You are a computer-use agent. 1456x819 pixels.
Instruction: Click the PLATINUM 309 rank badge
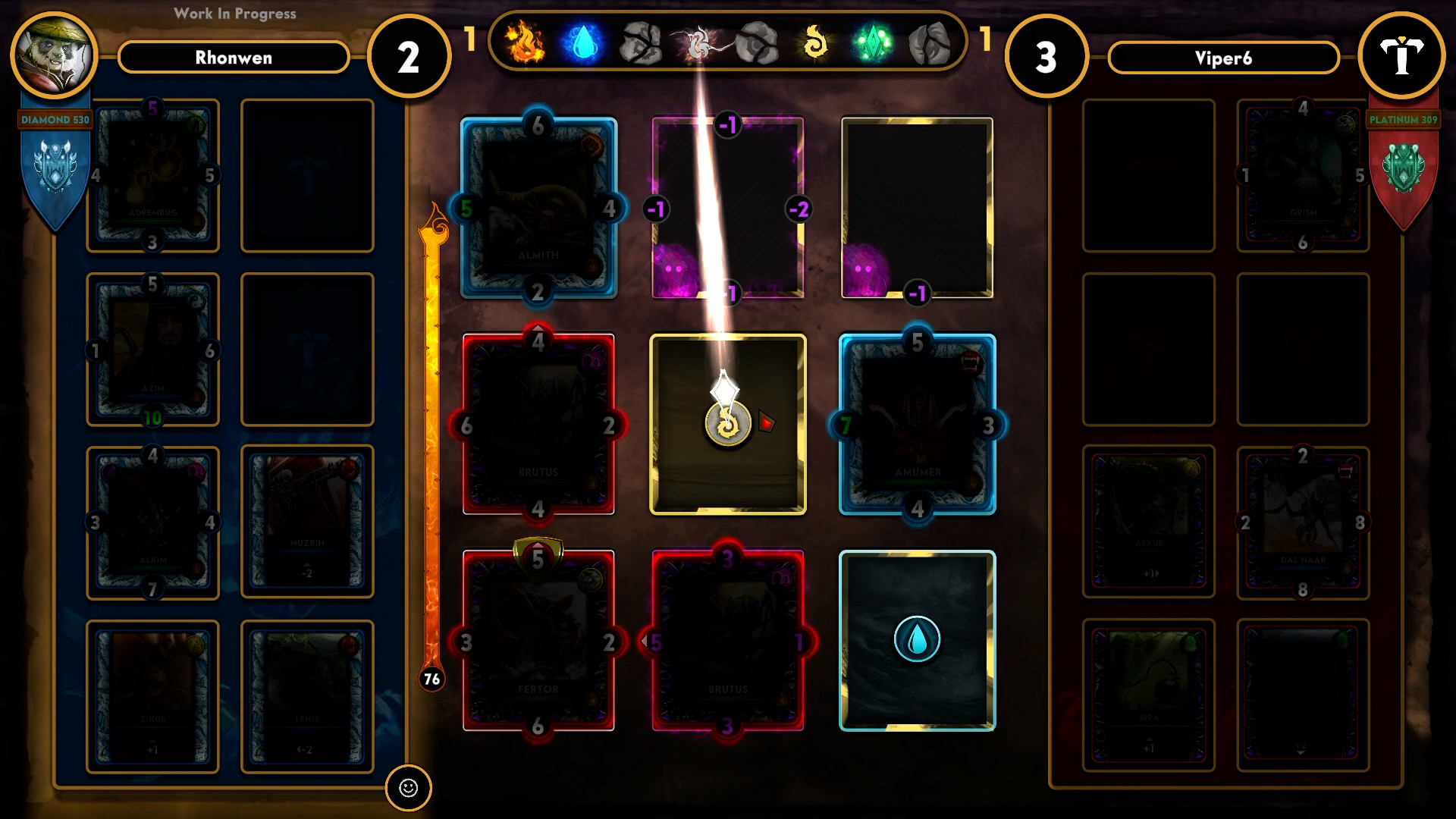point(1402,119)
